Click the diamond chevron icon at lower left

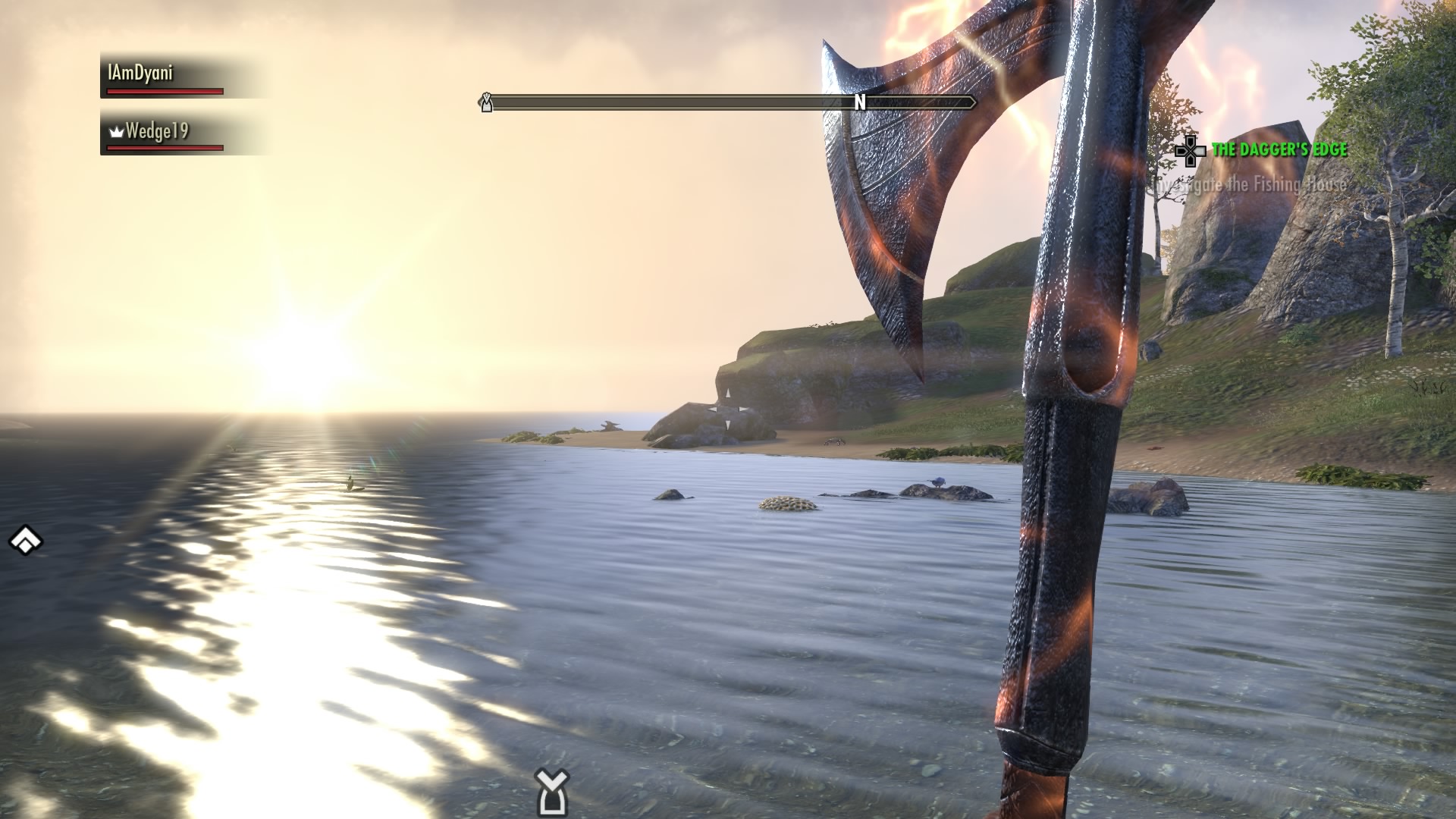coord(26,541)
